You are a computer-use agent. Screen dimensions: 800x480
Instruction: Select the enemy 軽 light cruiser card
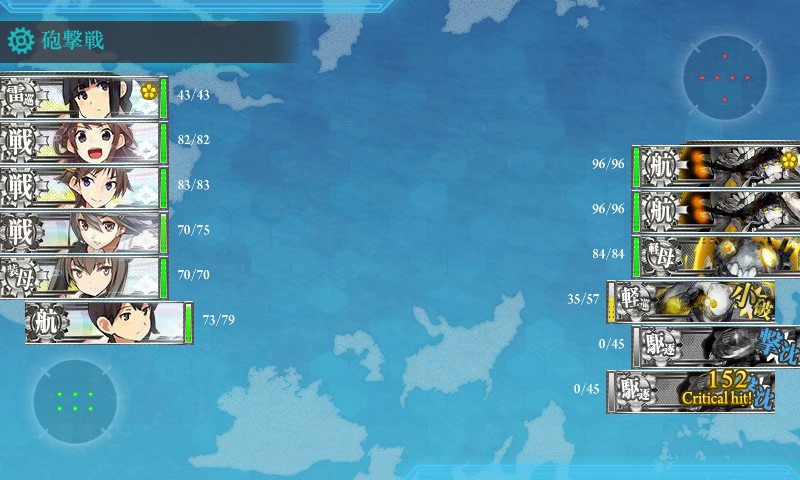[x=692, y=300]
